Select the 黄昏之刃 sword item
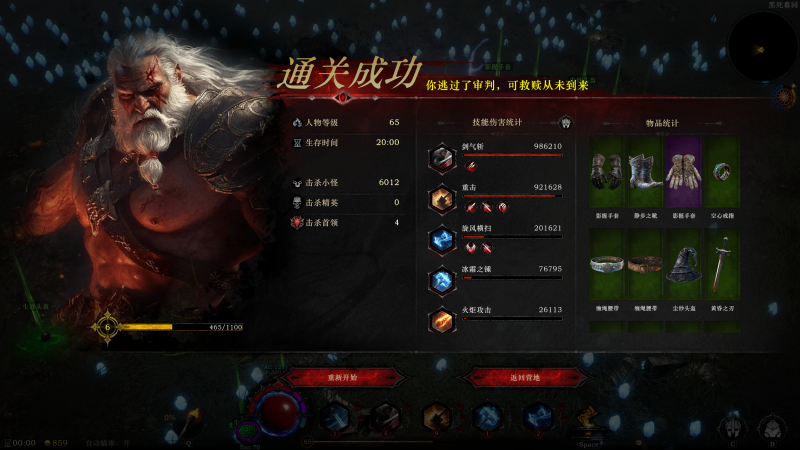The image size is (800, 450). [x=720, y=263]
